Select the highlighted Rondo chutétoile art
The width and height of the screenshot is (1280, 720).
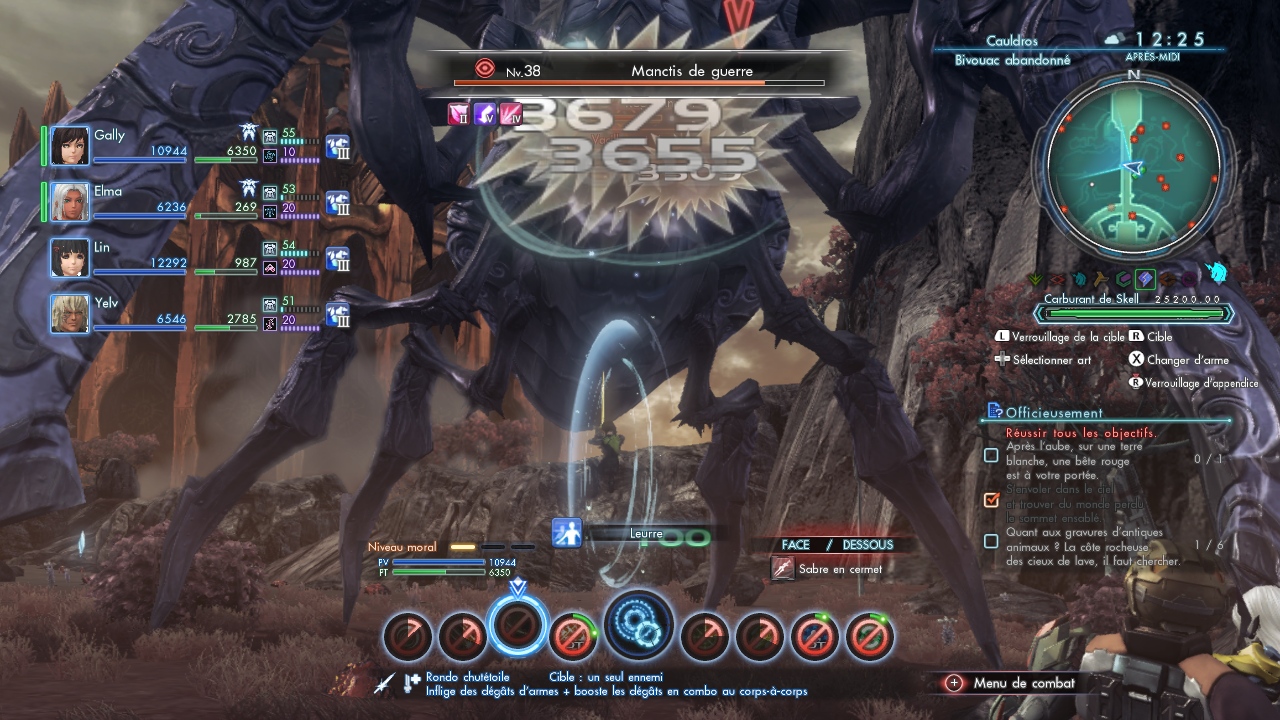(x=518, y=628)
